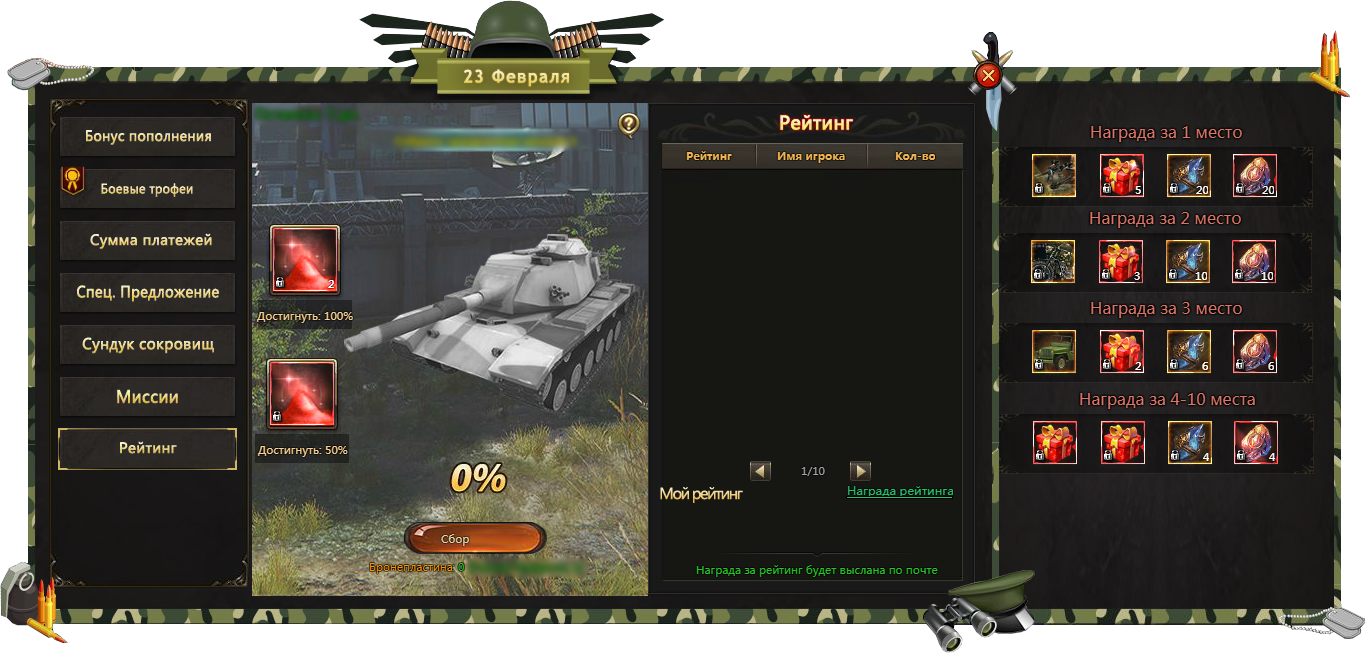The width and height of the screenshot is (1369, 653).
Task: Switch to the Миссии section
Action: pyautogui.click(x=147, y=397)
